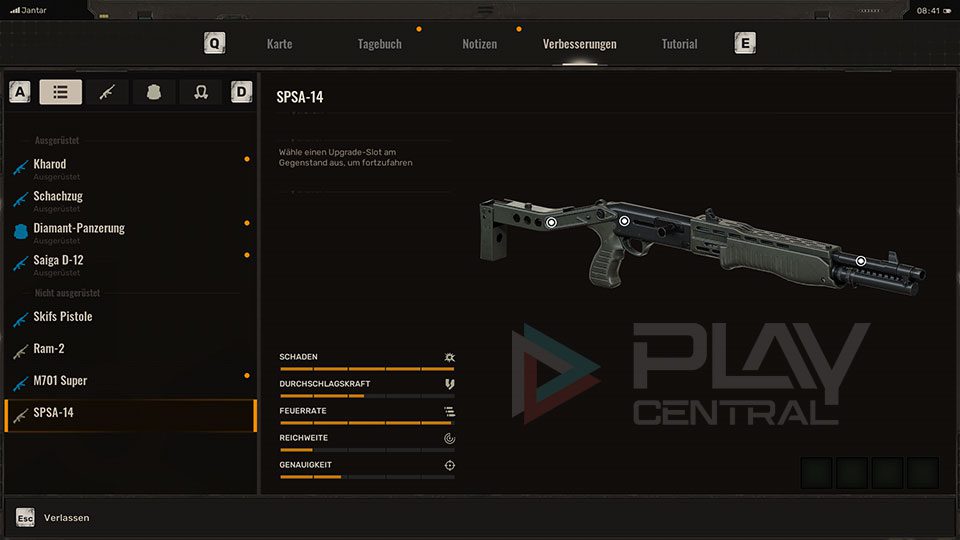Select Kharod in the equipped list
Image resolution: width=960 pixels, height=540 pixels.
pyautogui.click(x=50, y=165)
